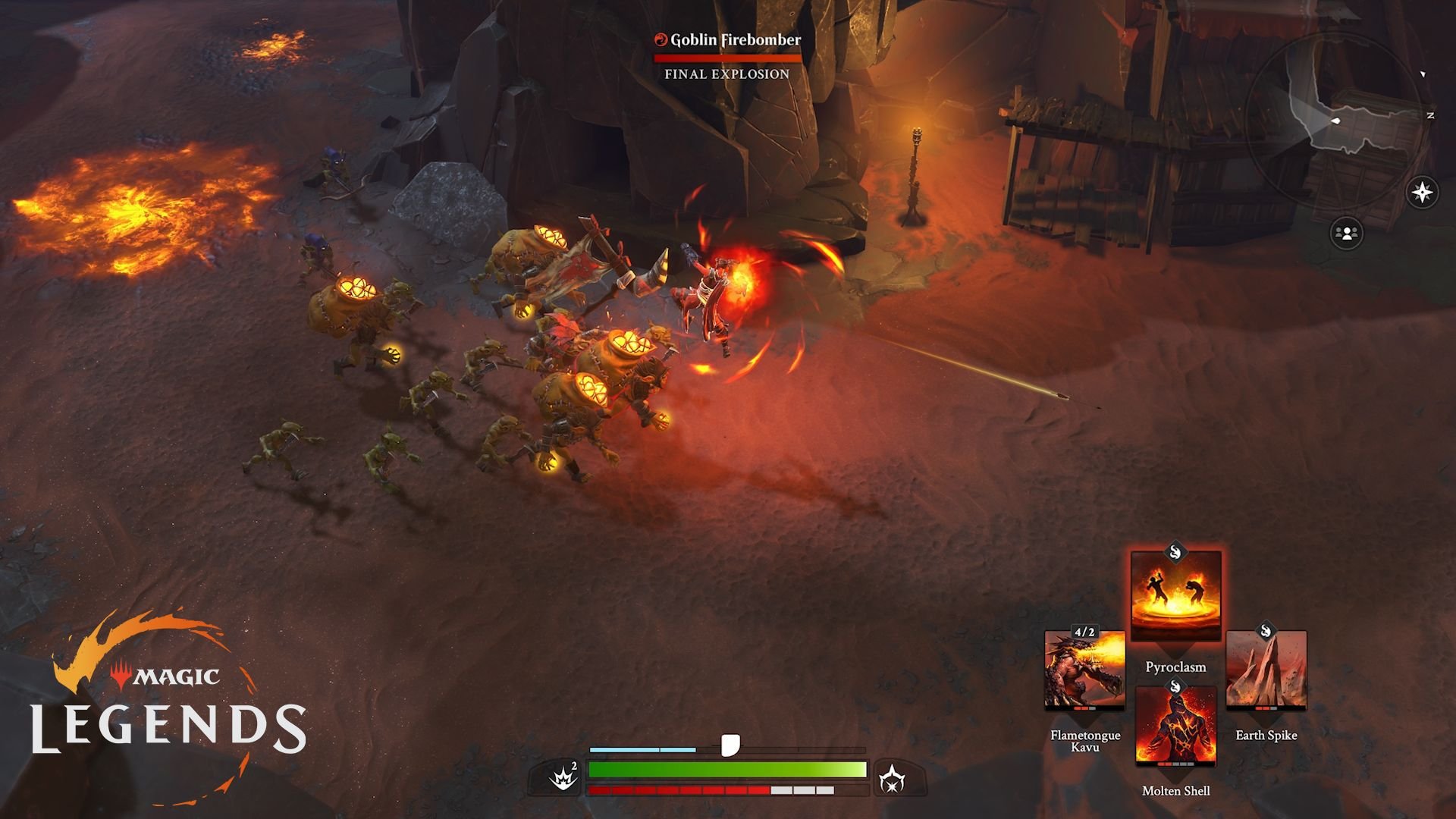
Task: Click the FINAL EXPLOSION objective text
Action: coord(726,74)
